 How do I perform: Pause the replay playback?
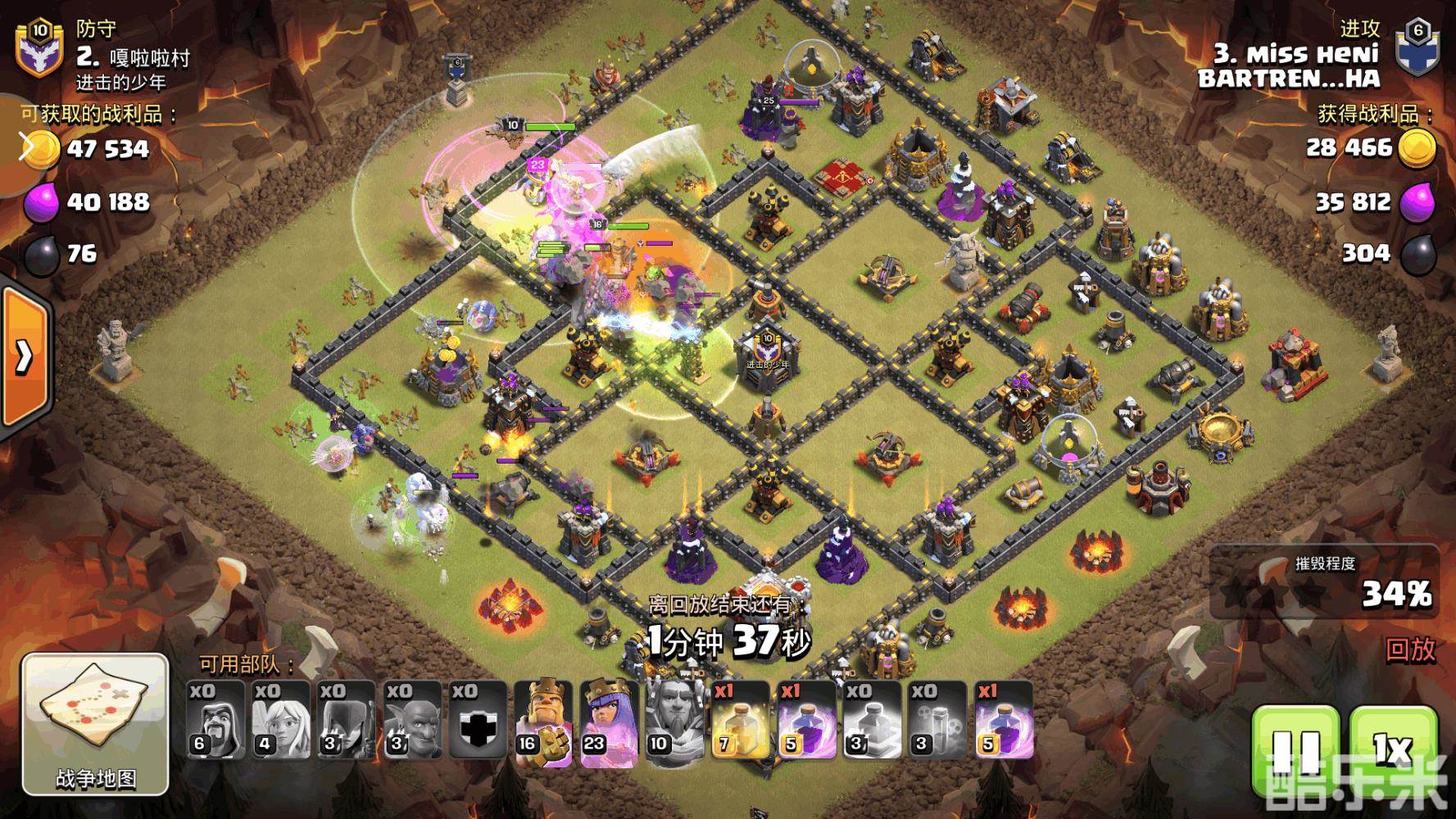(x=1295, y=749)
